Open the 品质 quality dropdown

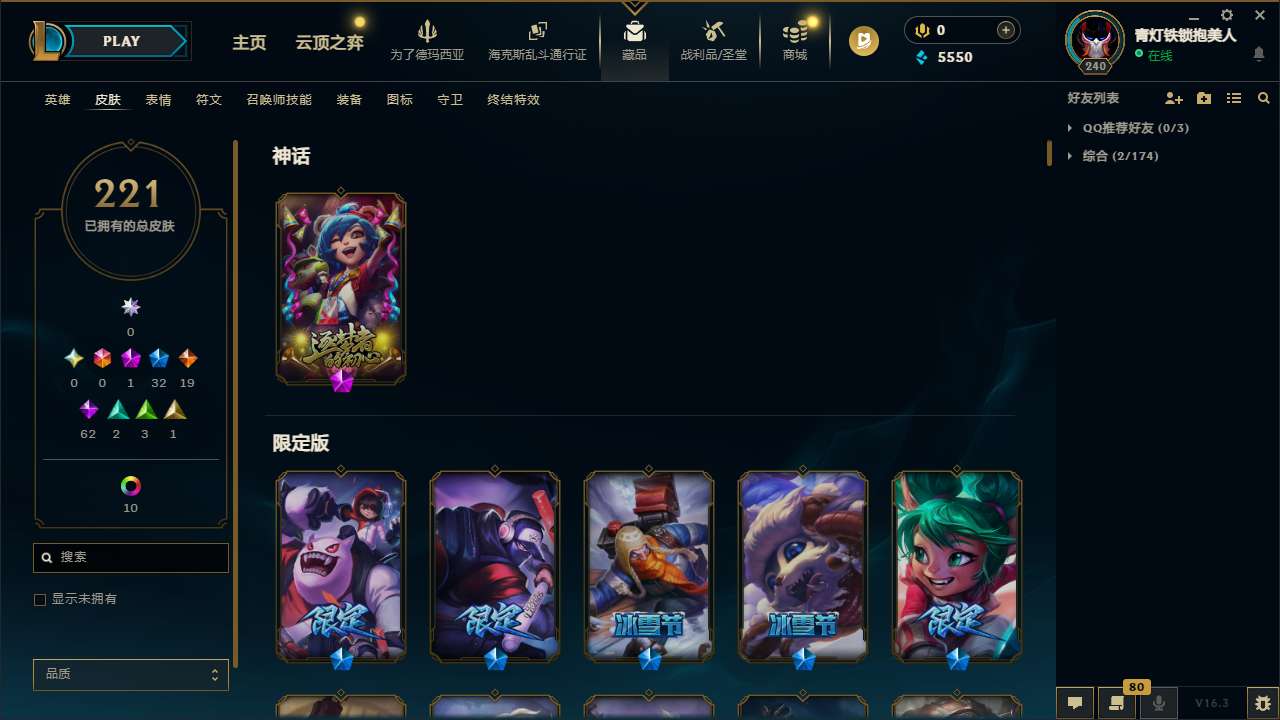[x=130, y=674]
